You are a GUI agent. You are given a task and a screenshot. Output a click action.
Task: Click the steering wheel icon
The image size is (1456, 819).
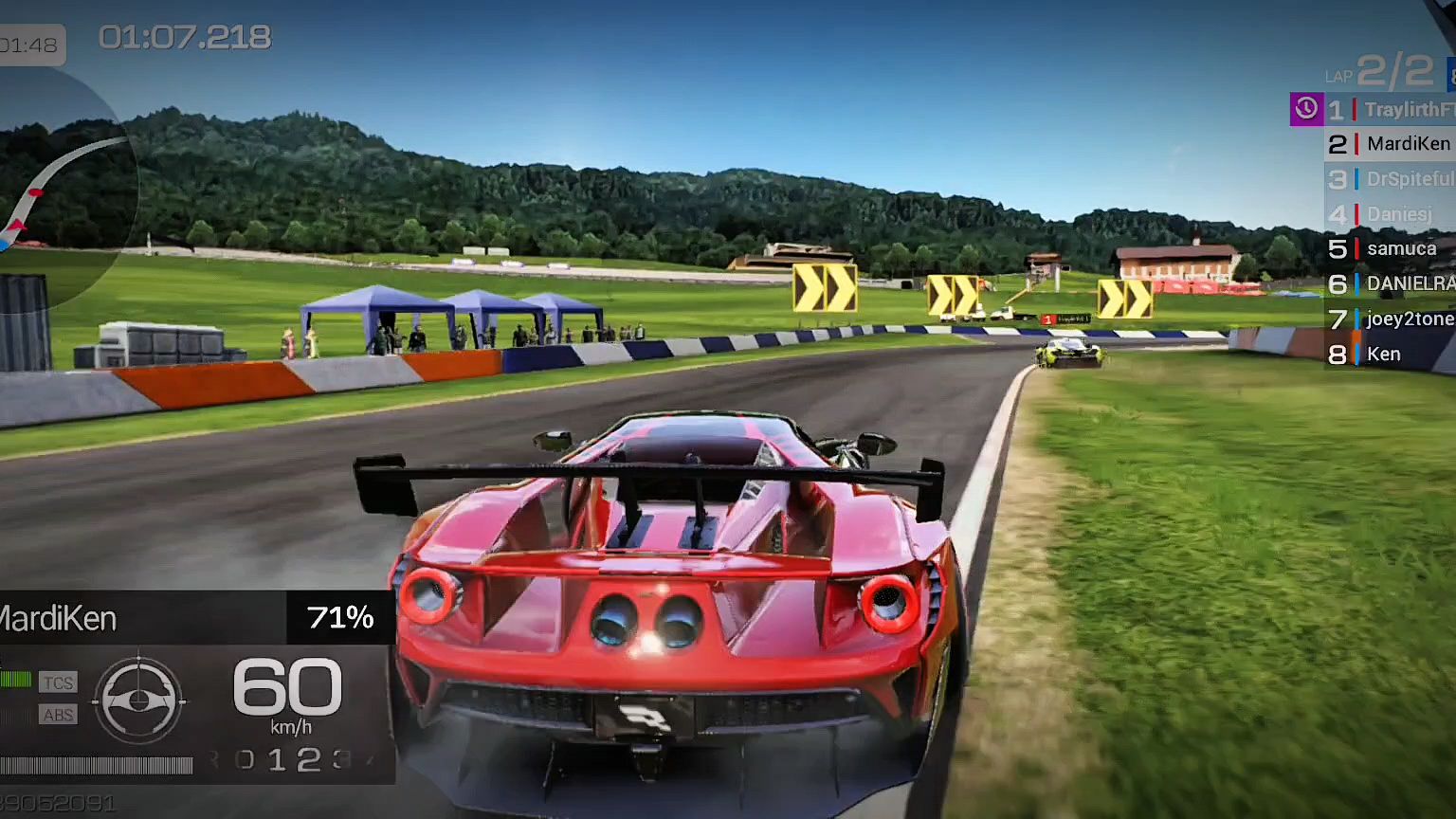click(x=139, y=701)
